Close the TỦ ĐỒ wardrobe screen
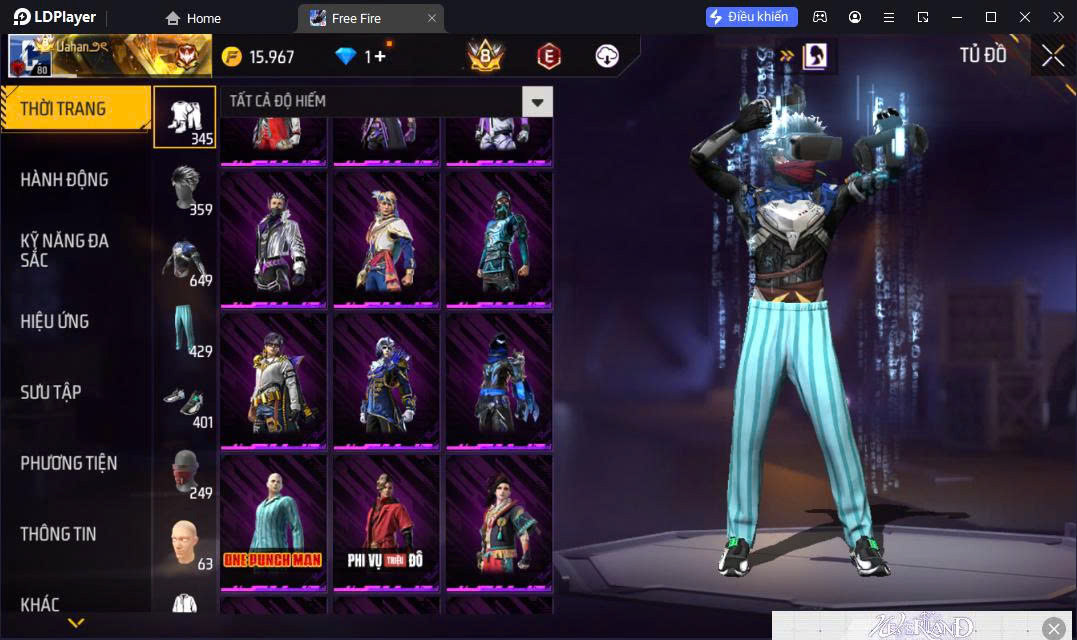This screenshot has height=640, width=1077. pos(1052,56)
